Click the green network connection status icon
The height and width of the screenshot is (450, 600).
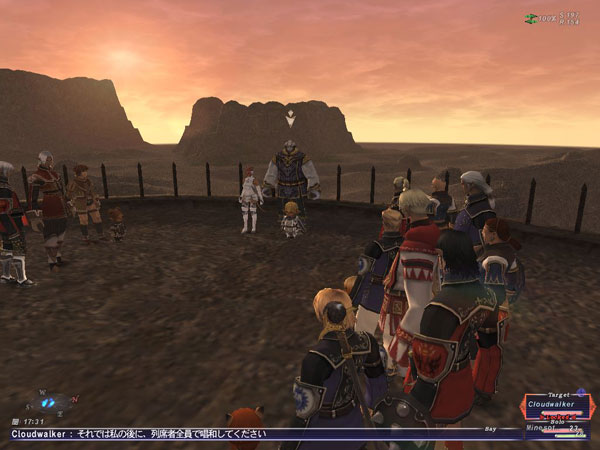[530, 18]
